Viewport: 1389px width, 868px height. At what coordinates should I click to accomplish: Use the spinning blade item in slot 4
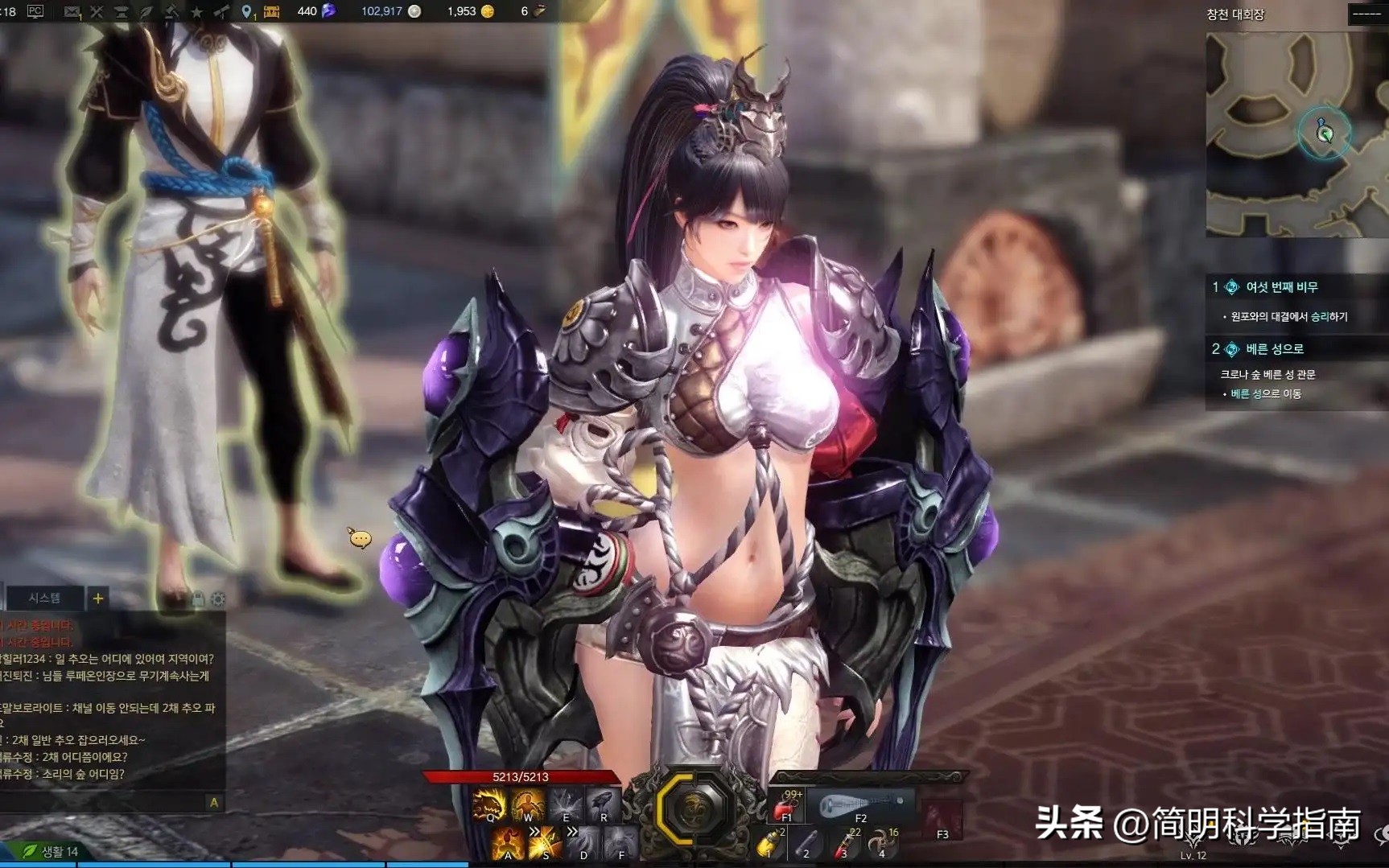click(883, 843)
